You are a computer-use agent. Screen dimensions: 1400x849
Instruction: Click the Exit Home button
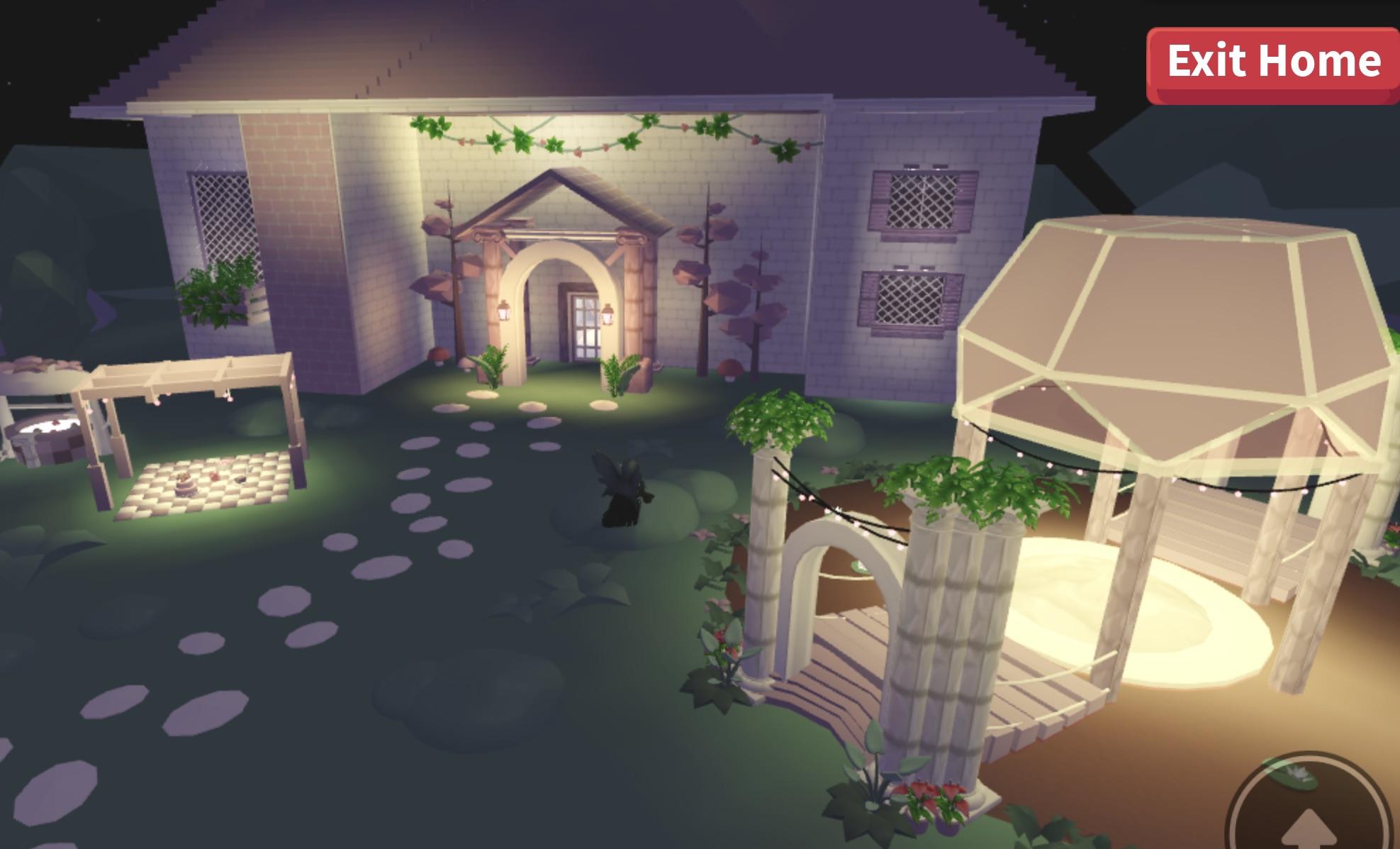pyautogui.click(x=1272, y=63)
